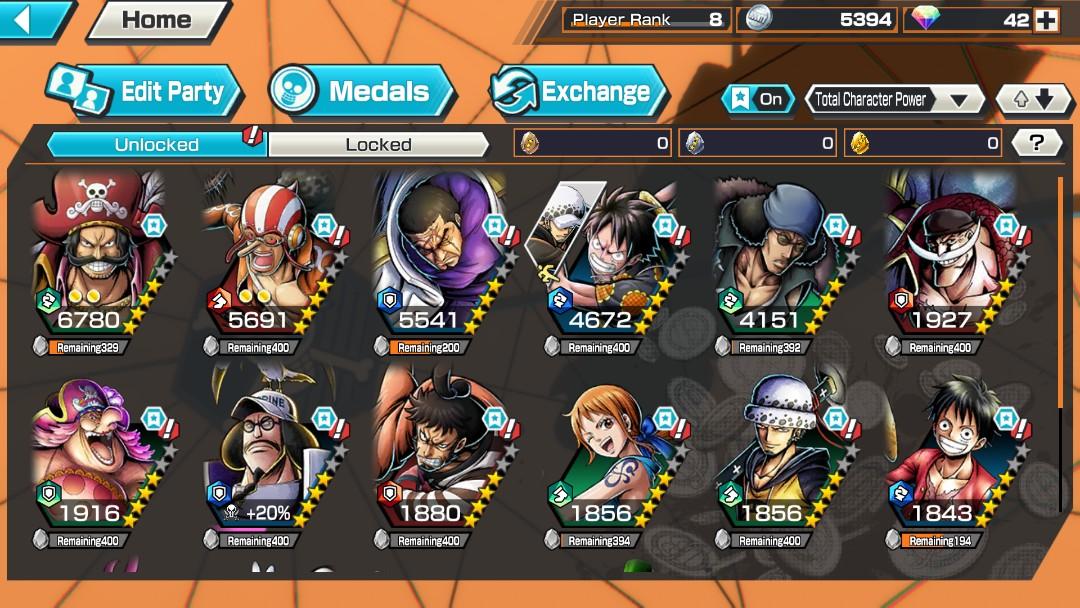Return to the Home screen
This screenshot has height=608, width=1080.
click(x=155, y=20)
